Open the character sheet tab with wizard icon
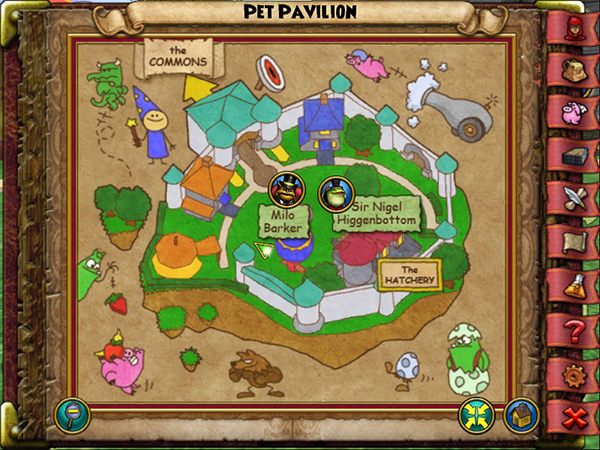This screenshot has height=450, width=600. pos(575,23)
